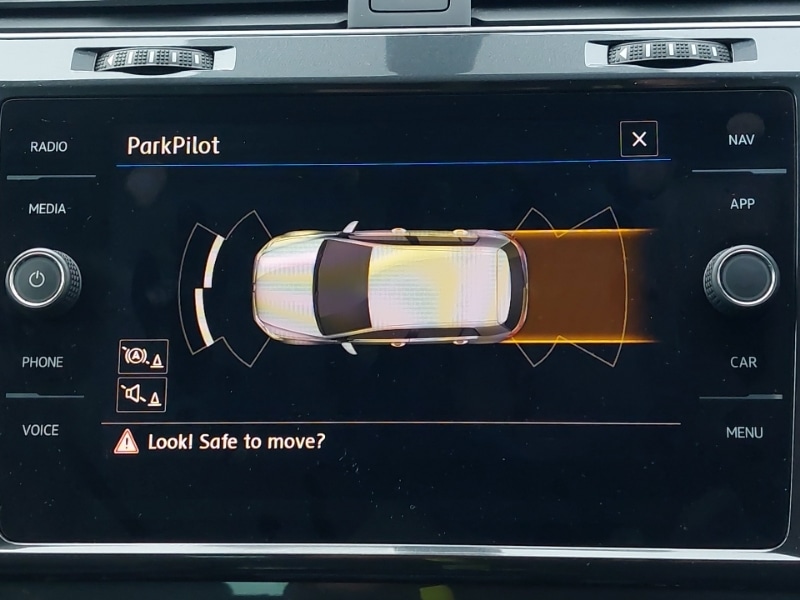The image size is (800, 600).
Task: Toggle the automatic braking warning icon
Action: click(142, 356)
